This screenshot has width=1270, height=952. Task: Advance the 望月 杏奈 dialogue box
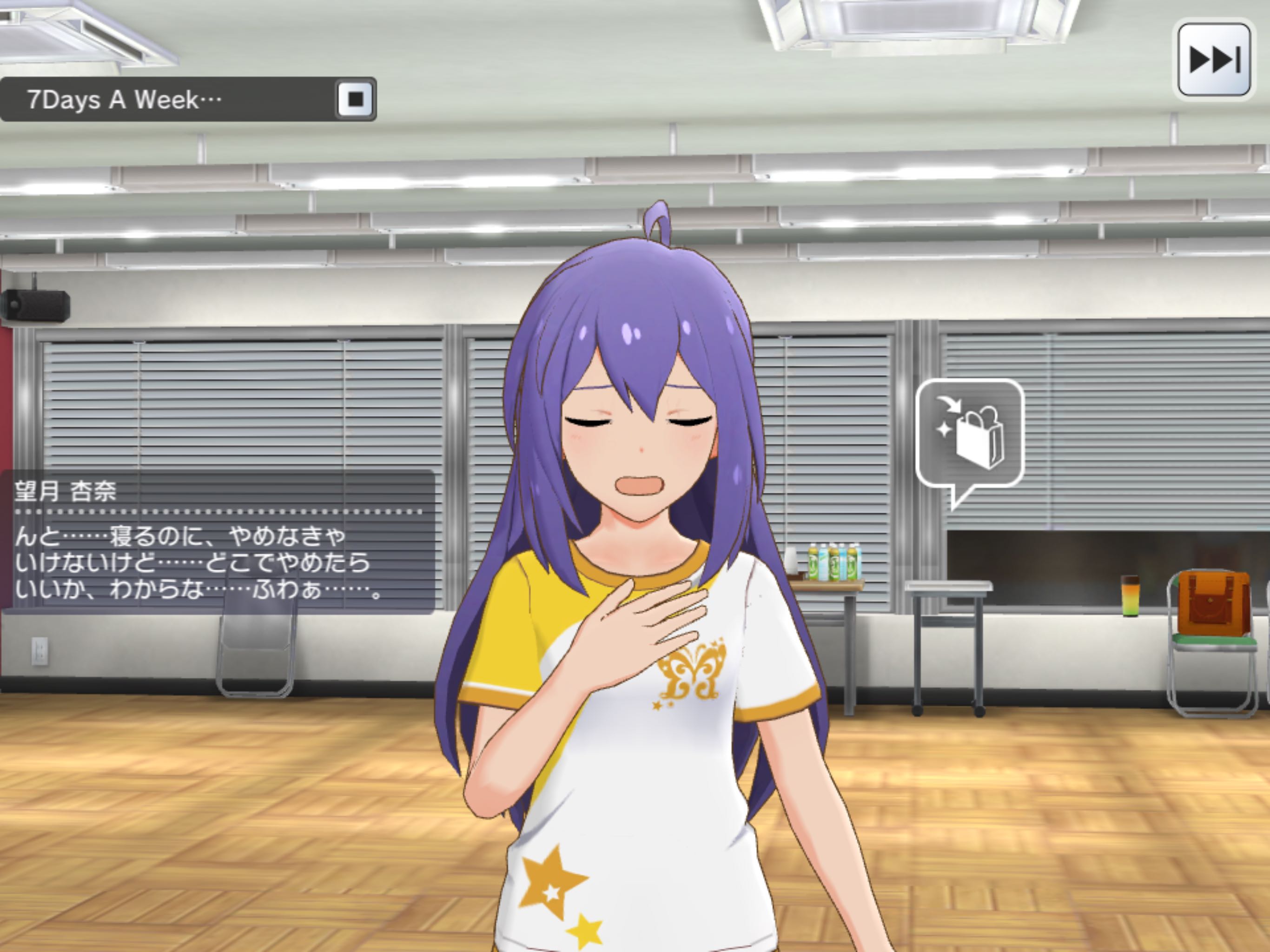[x=218, y=542]
